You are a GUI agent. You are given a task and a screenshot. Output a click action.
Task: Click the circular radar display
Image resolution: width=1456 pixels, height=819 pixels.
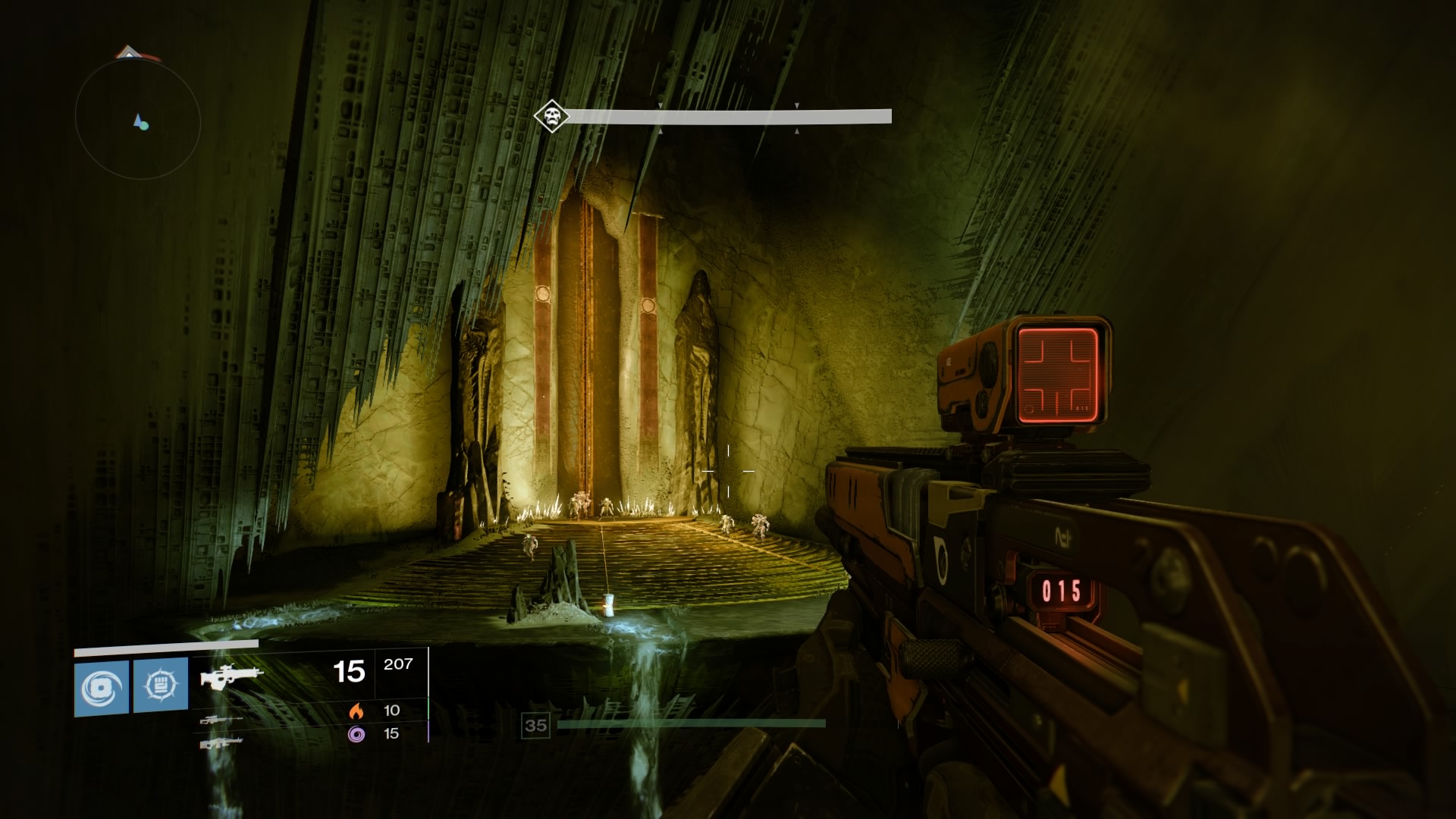(138, 120)
